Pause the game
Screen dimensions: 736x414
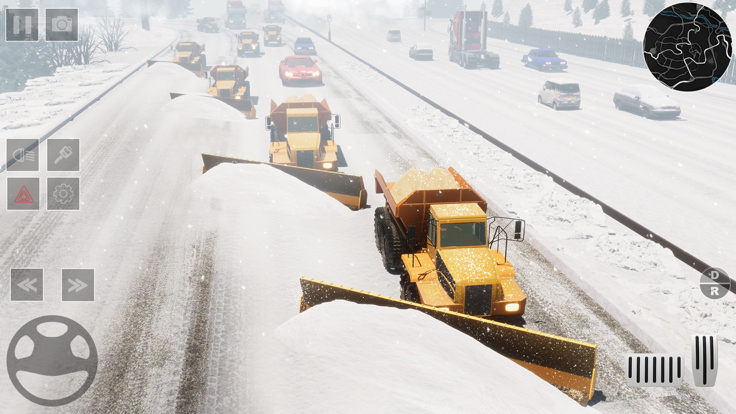coord(21,24)
